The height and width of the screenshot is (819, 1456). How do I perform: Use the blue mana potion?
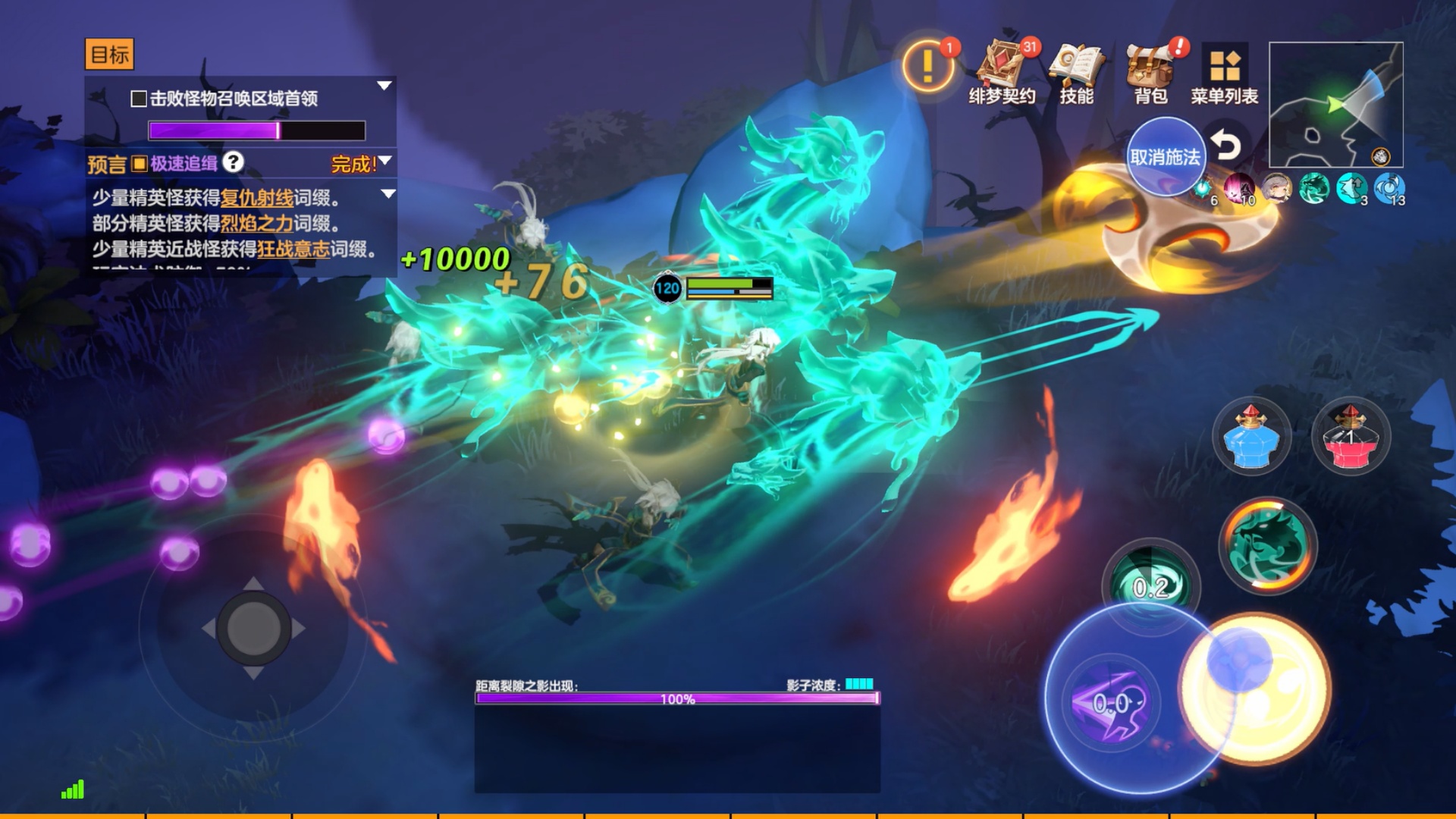(1251, 437)
